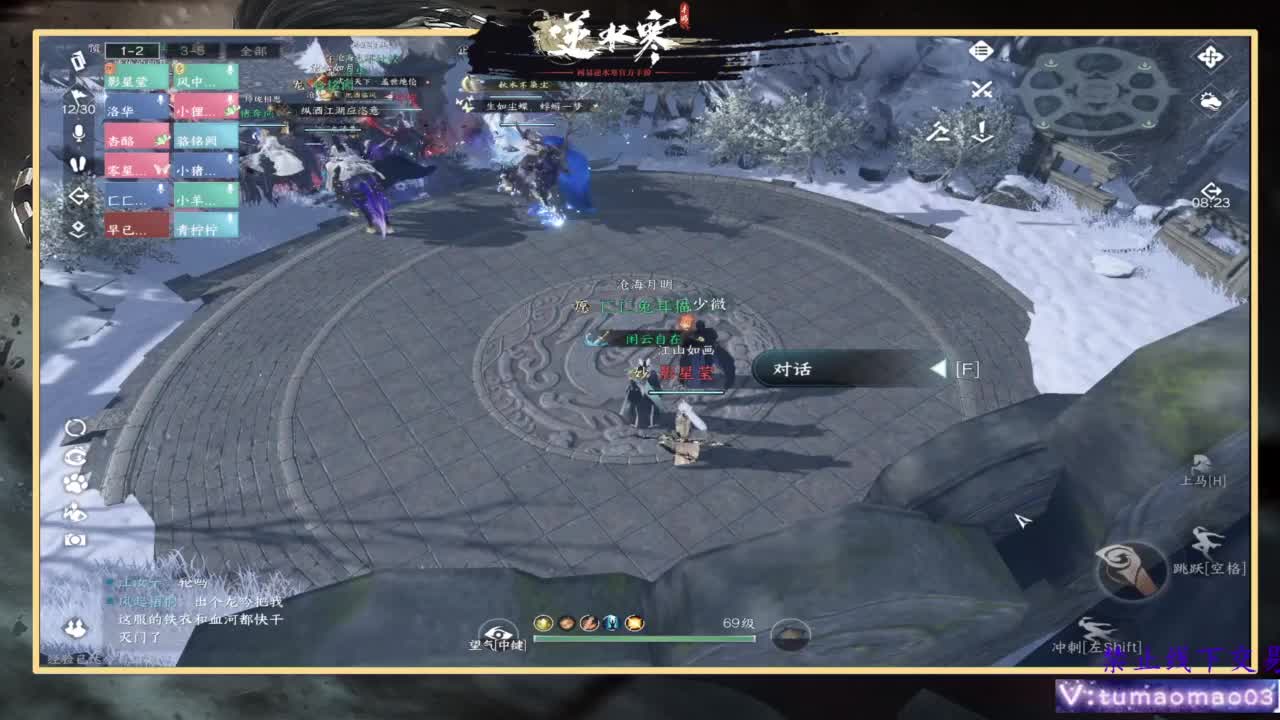The width and height of the screenshot is (1280, 720).
Task: Select the footprints autopath icon in left sidebar
Action: [x=79, y=166]
